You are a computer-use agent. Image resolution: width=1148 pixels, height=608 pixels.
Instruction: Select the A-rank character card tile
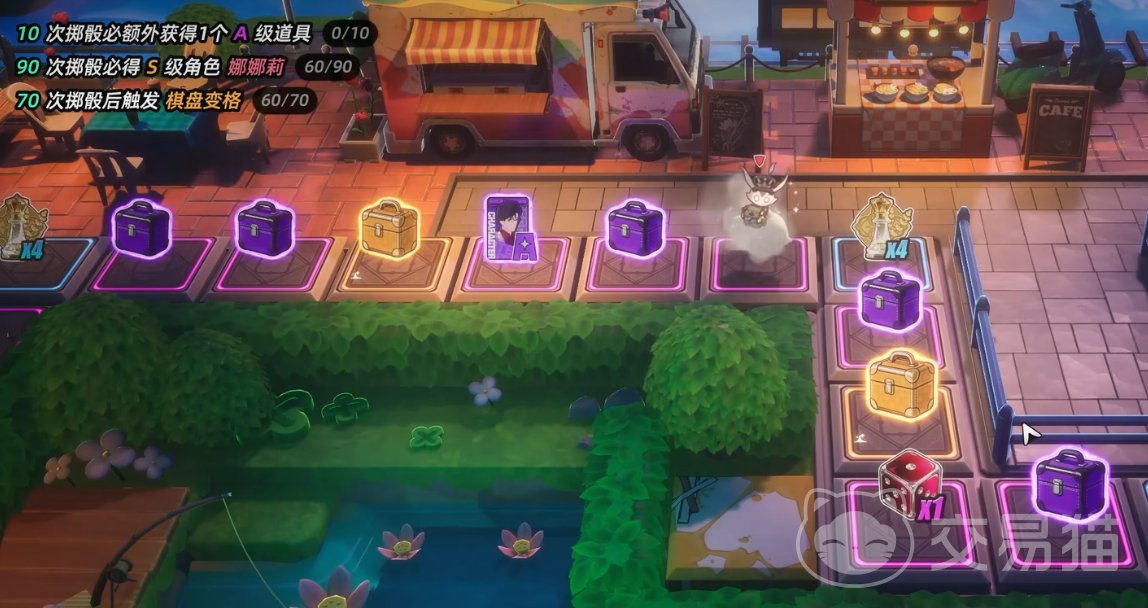coord(512,231)
